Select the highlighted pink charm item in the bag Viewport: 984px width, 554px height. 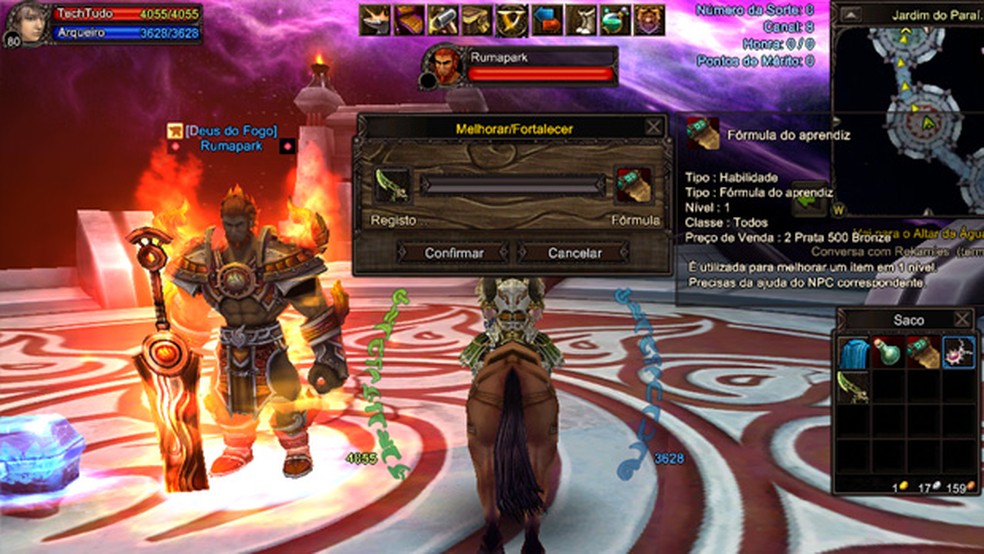(958, 354)
